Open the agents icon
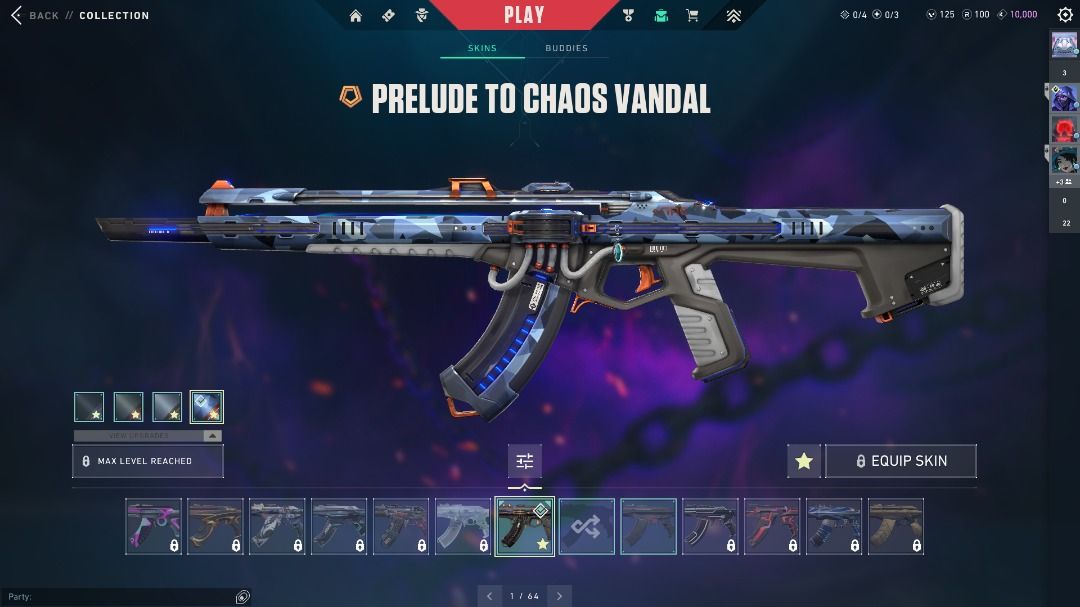1080x607 pixels. [421, 16]
